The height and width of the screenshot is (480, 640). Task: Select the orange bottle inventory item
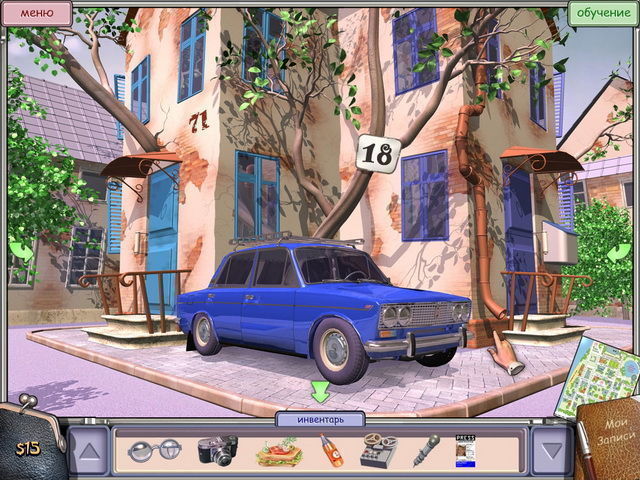coord(332,451)
